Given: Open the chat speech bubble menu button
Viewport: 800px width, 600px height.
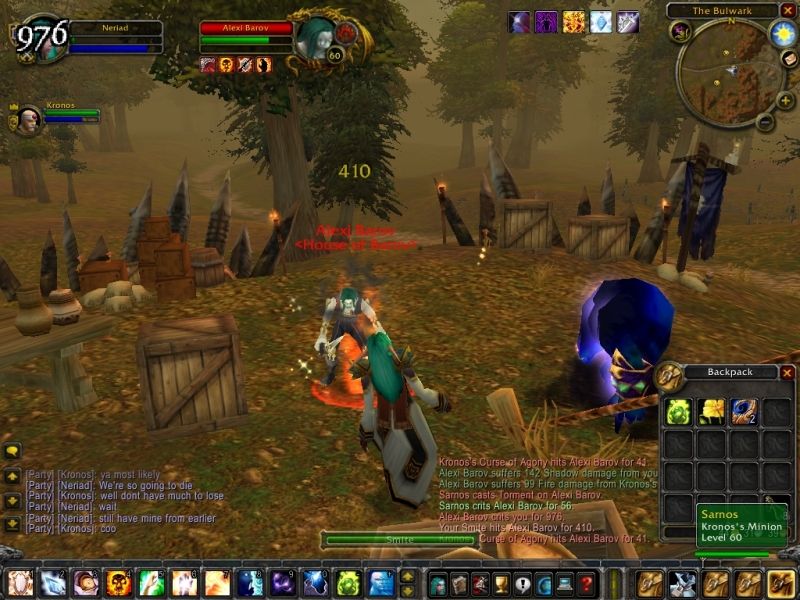Looking at the screenshot, I should (x=12, y=451).
